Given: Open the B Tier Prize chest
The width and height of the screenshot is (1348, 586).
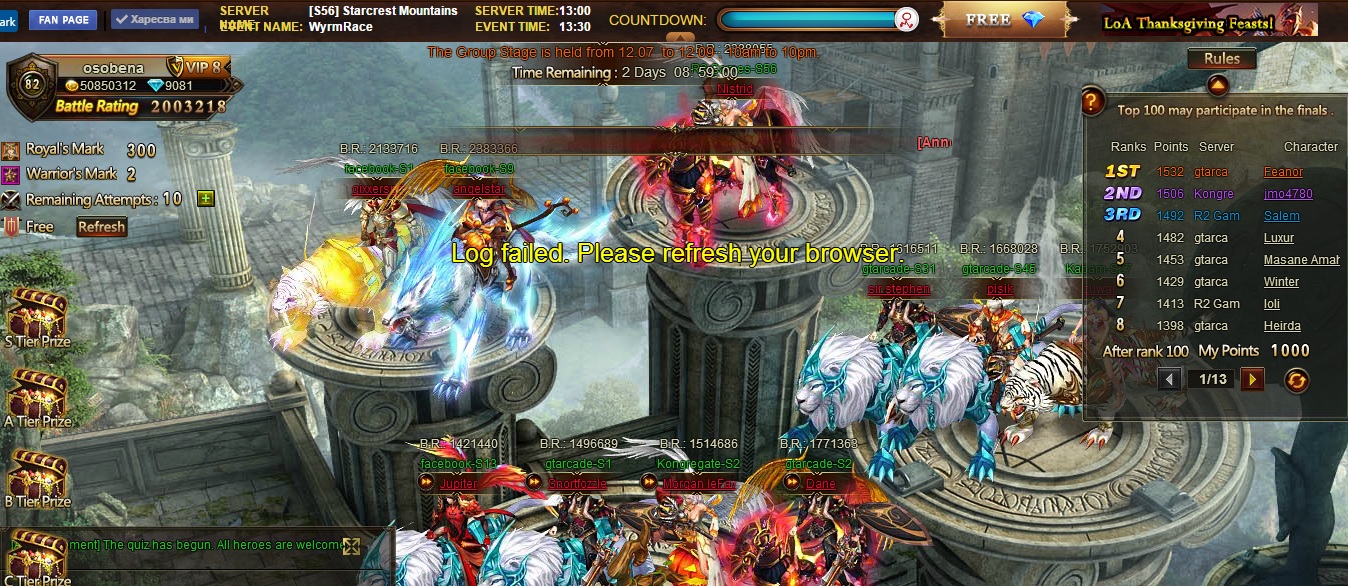Looking at the screenshot, I should [x=37, y=476].
